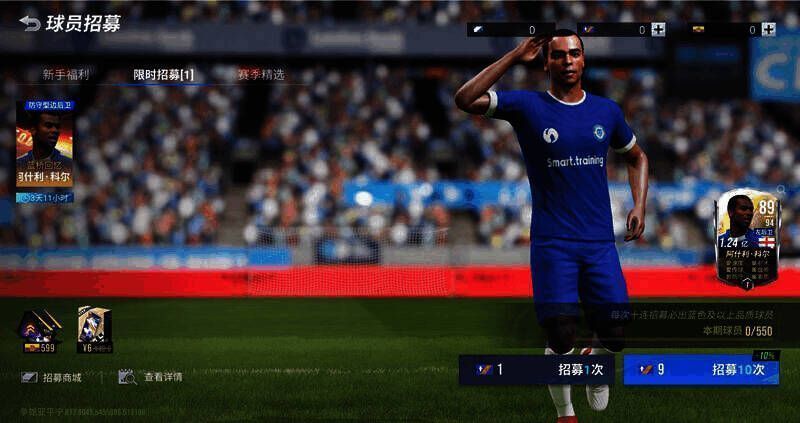
Task: Recruit once with 招募1次
Action: click(x=537, y=370)
